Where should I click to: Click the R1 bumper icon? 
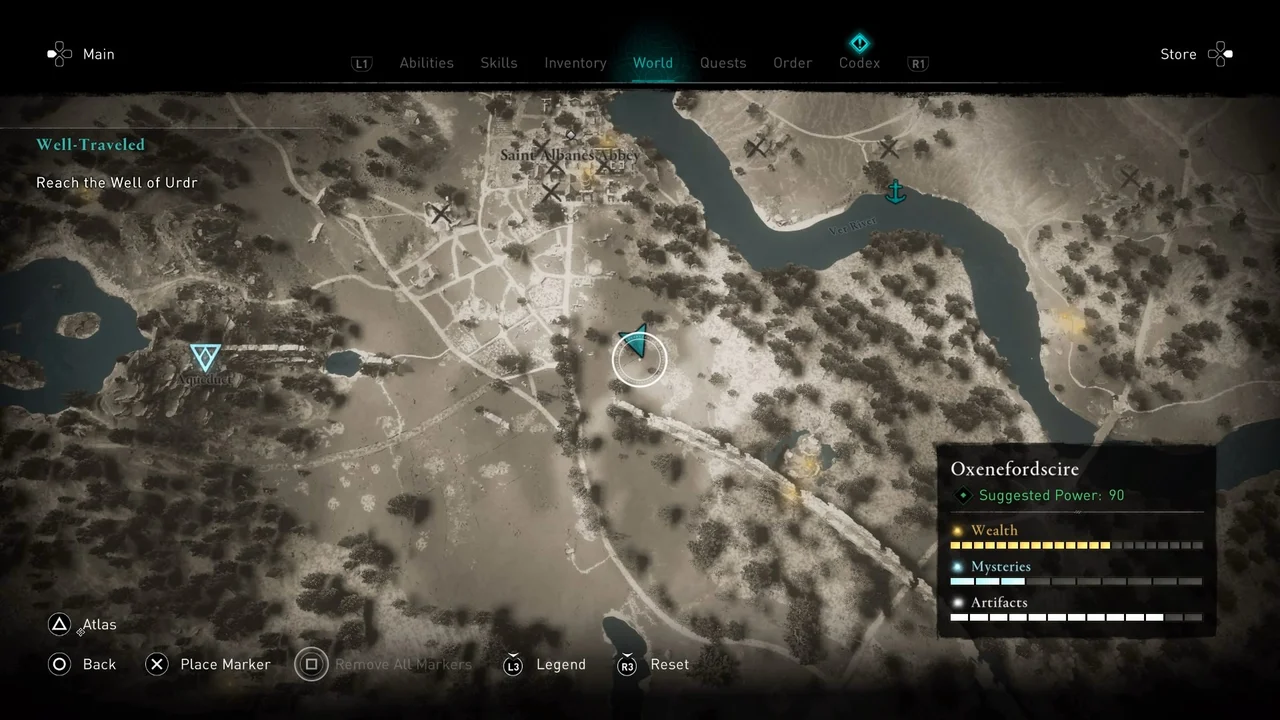tap(918, 63)
